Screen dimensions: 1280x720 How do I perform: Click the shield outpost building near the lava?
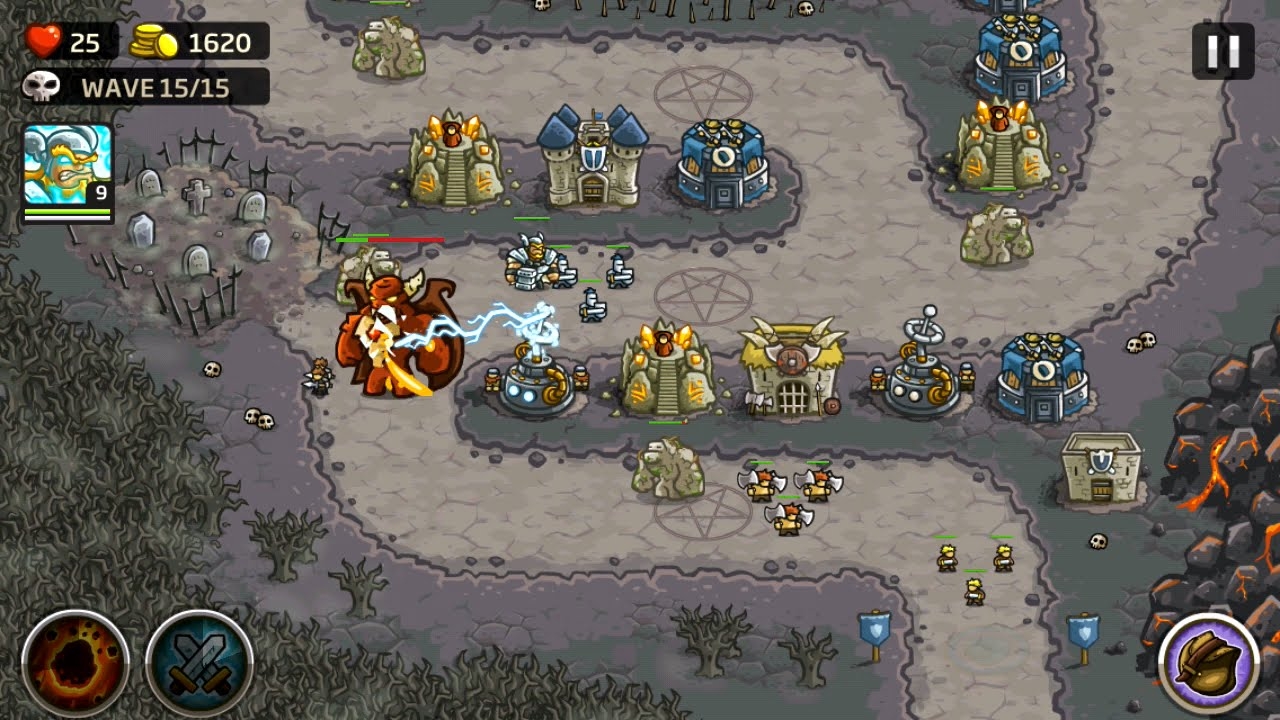(x=1102, y=465)
